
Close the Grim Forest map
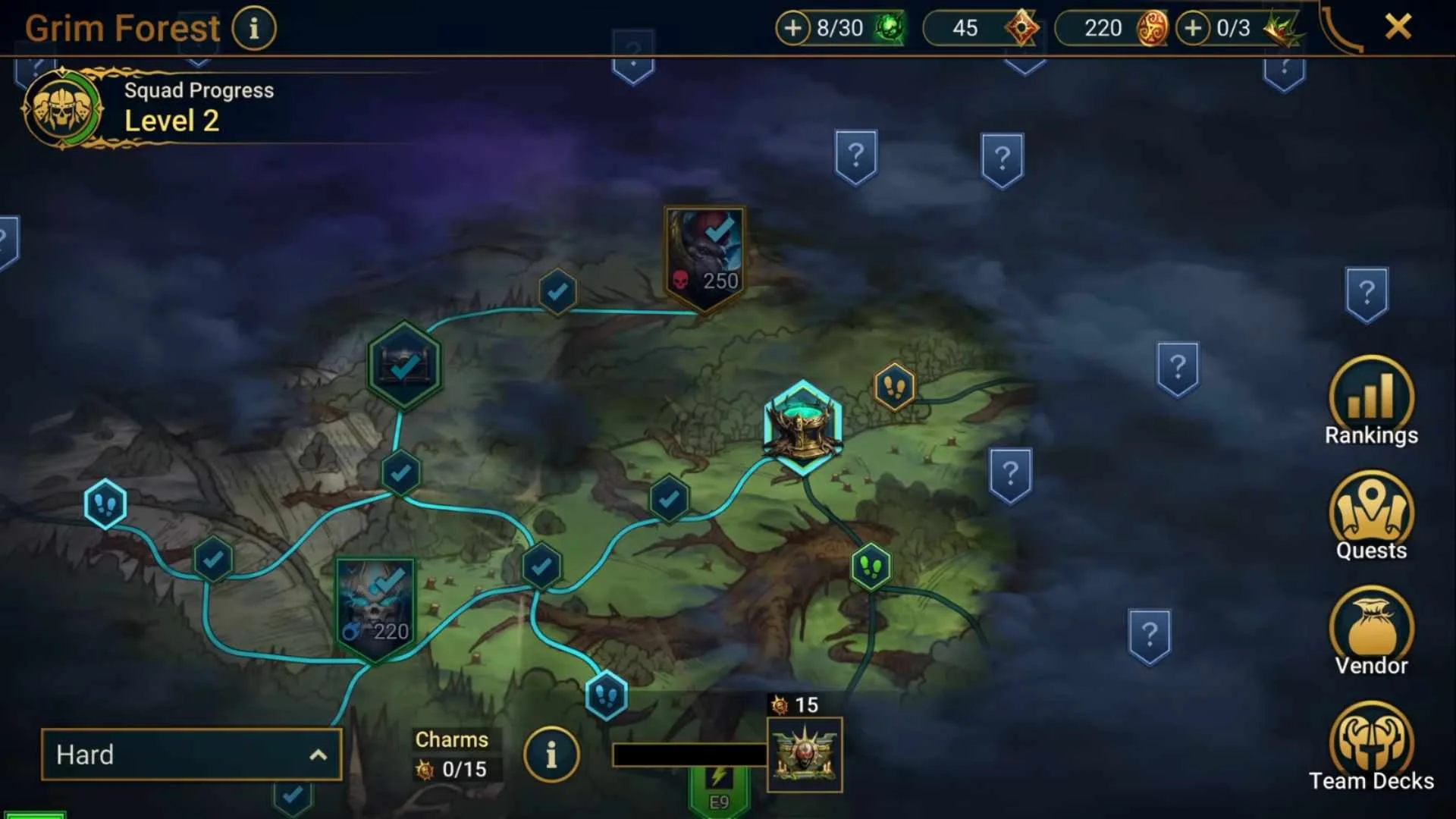click(1398, 27)
